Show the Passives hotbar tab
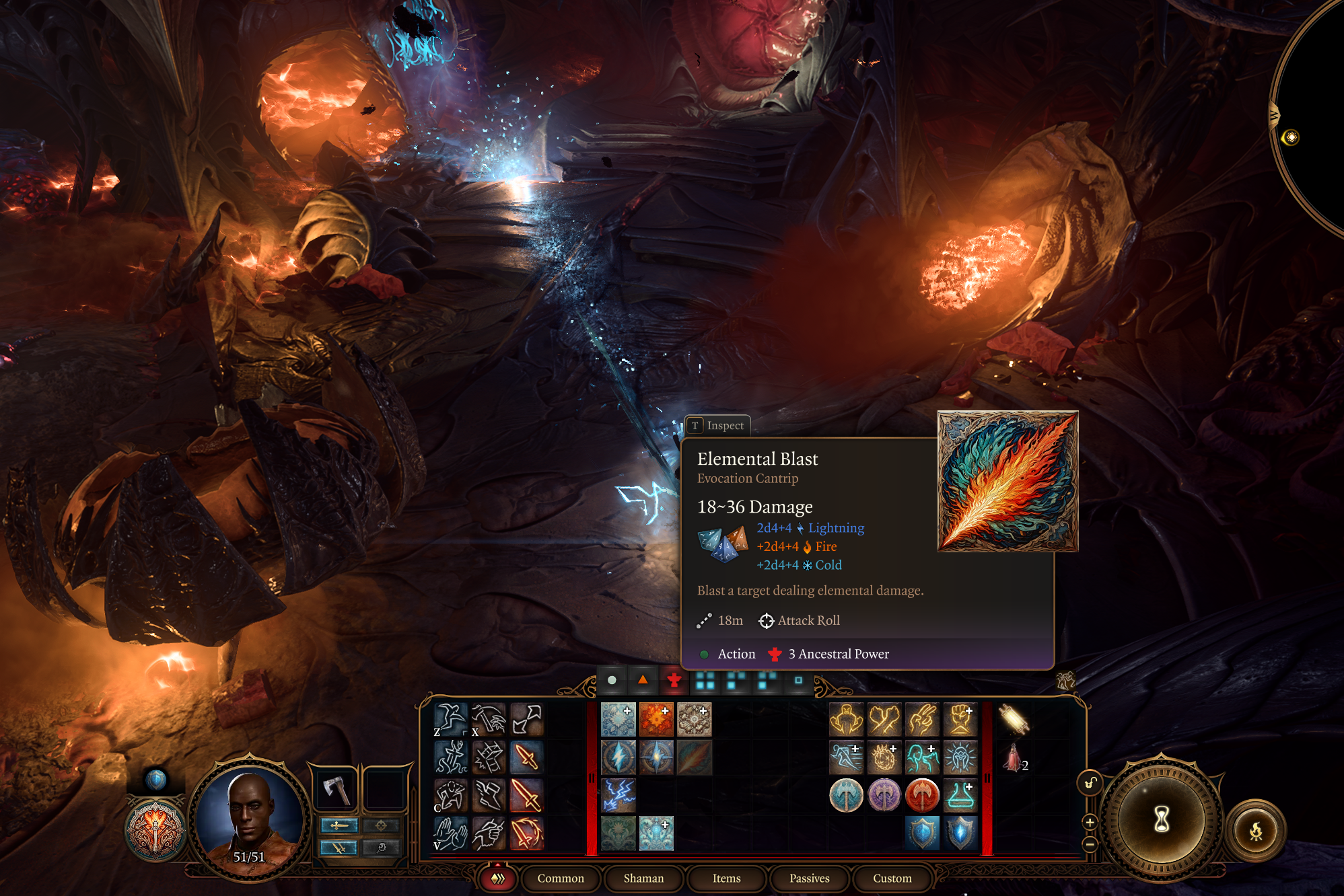1344x896 pixels. (809, 878)
